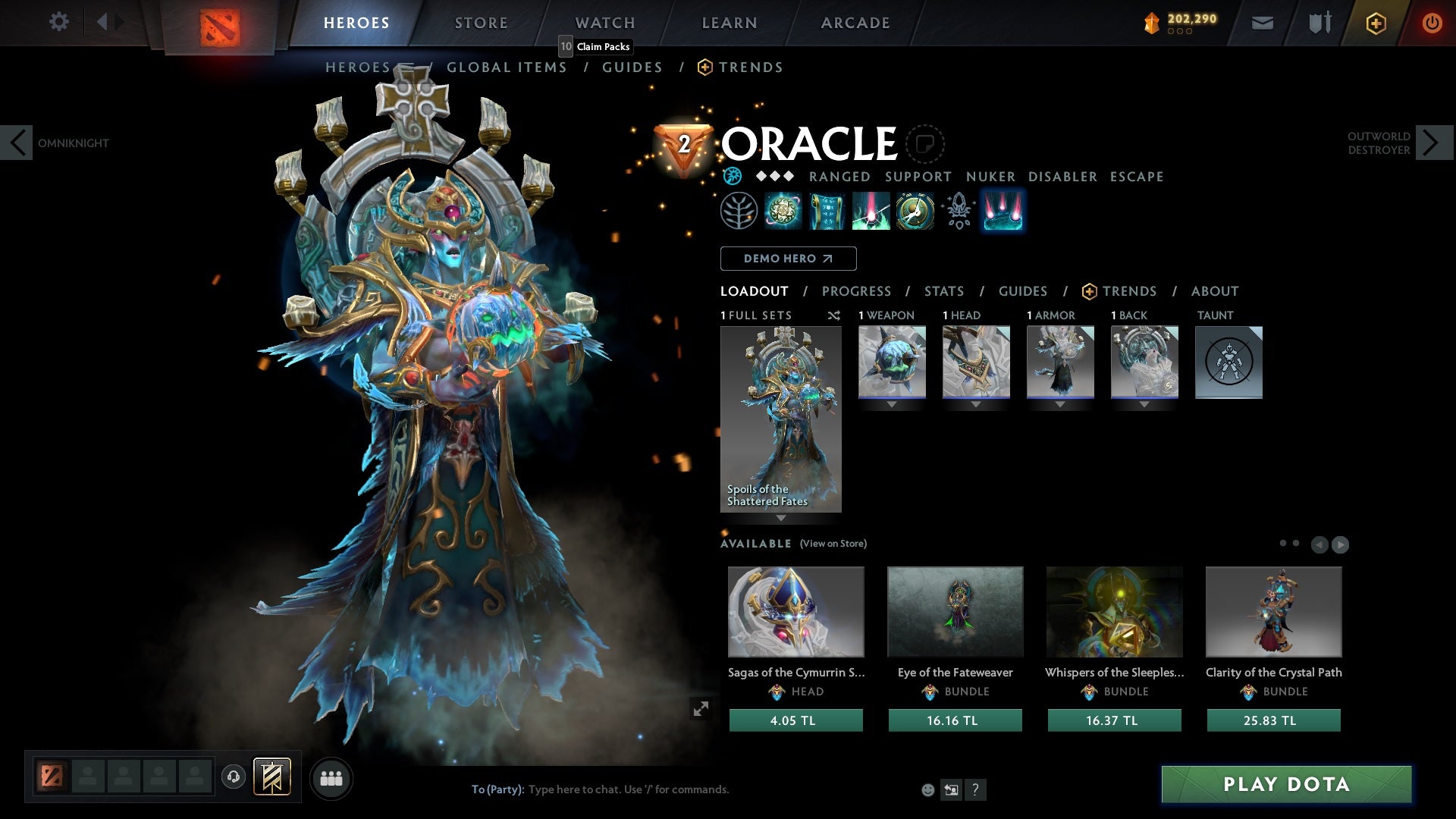The image size is (1456, 819).
Task: Click the Purifying Flames ability icon
Action: (871, 210)
